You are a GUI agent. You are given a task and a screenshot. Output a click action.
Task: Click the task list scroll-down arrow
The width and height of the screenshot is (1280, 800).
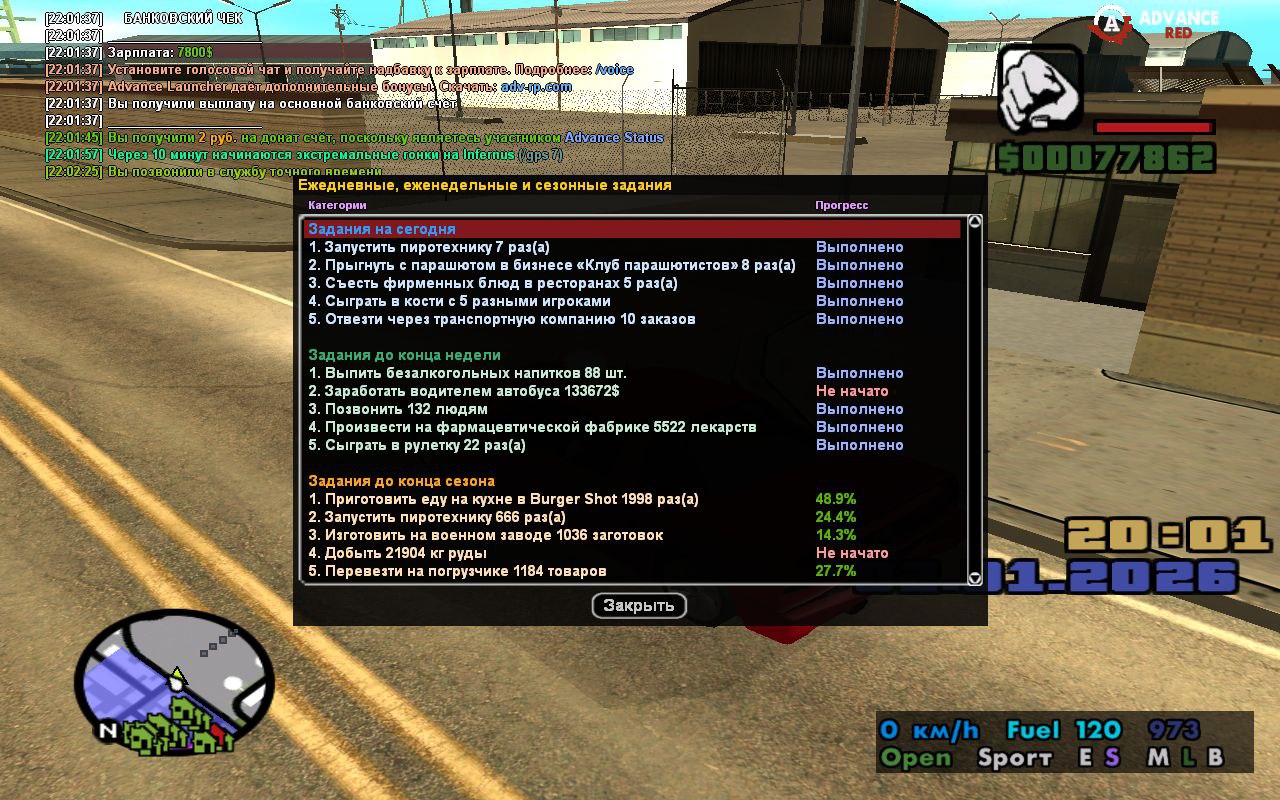pyautogui.click(x=975, y=577)
